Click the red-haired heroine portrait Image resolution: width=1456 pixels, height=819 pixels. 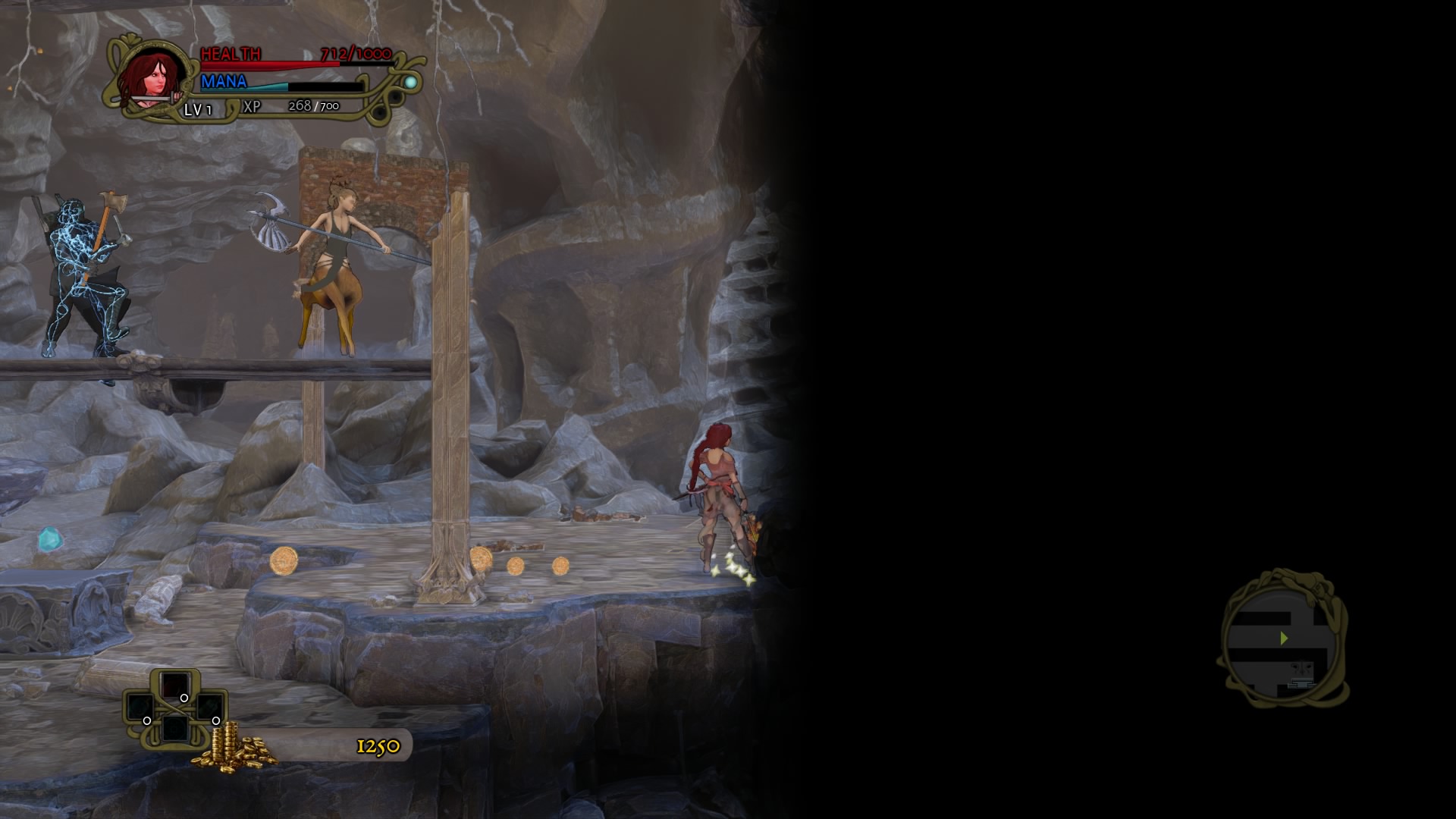click(x=152, y=78)
